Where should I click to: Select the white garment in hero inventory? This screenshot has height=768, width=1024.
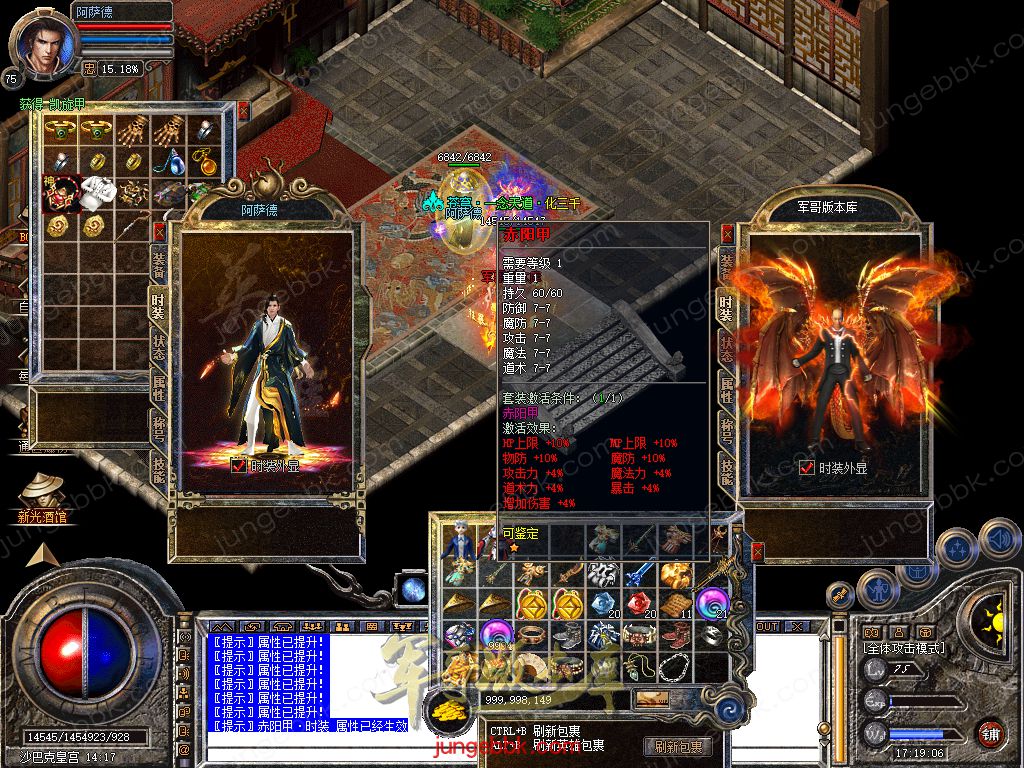coord(98,190)
